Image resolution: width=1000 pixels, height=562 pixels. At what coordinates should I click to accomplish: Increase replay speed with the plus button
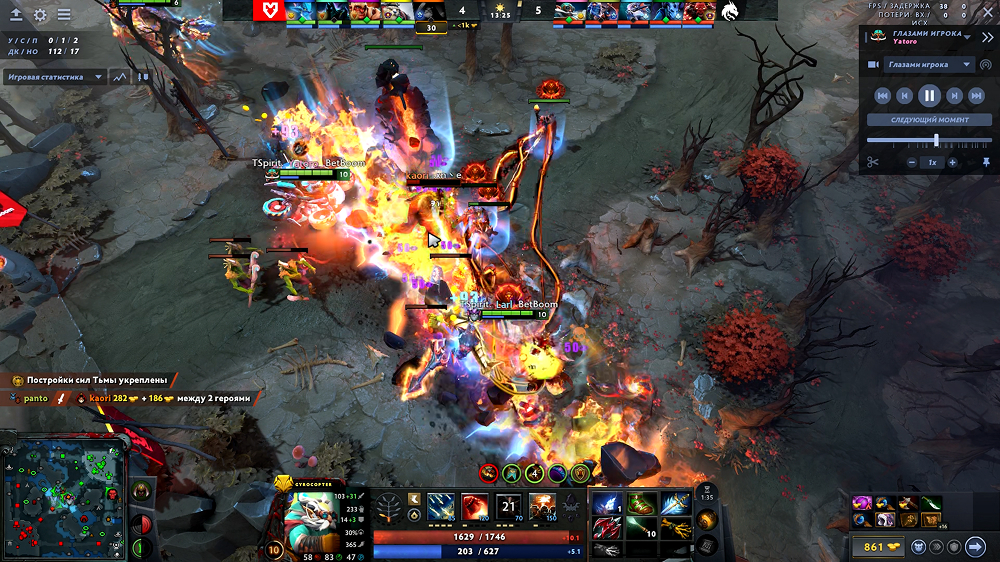[x=952, y=162]
